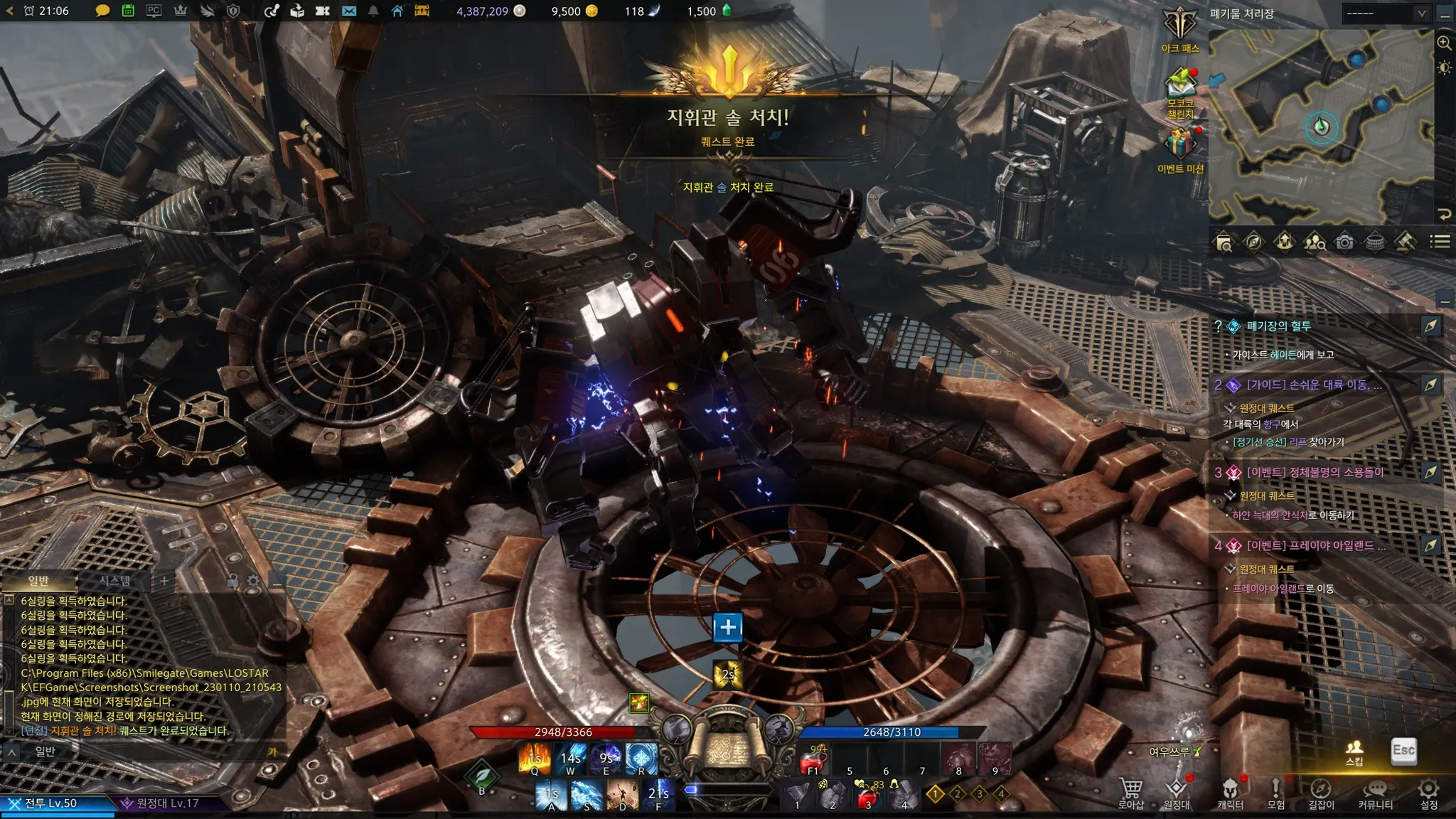Open the 설정 settings gear
The height and width of the screenshot is (819, 1456).
point(1429,793)
